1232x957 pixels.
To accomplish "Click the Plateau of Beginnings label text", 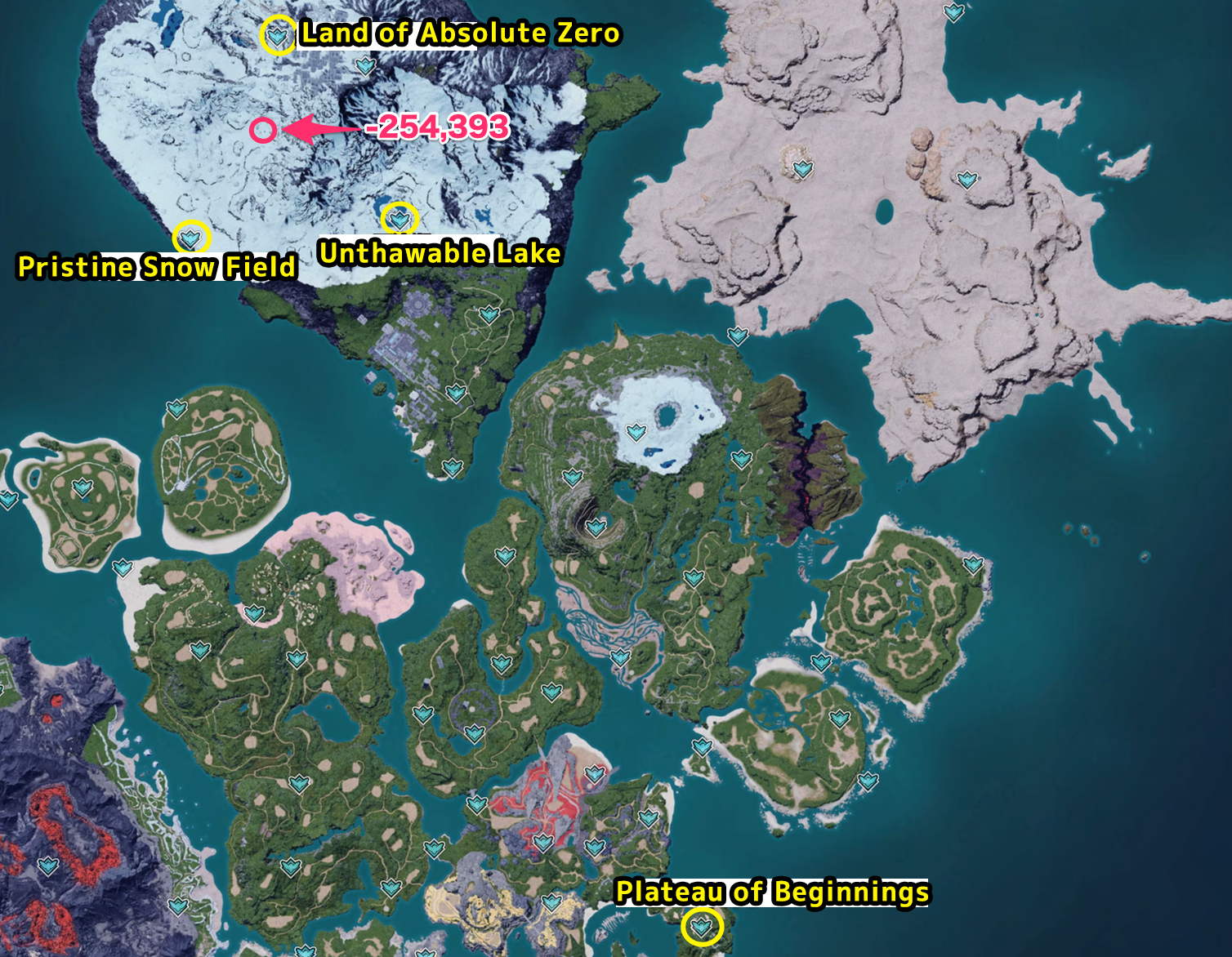I will click(773, 893).
